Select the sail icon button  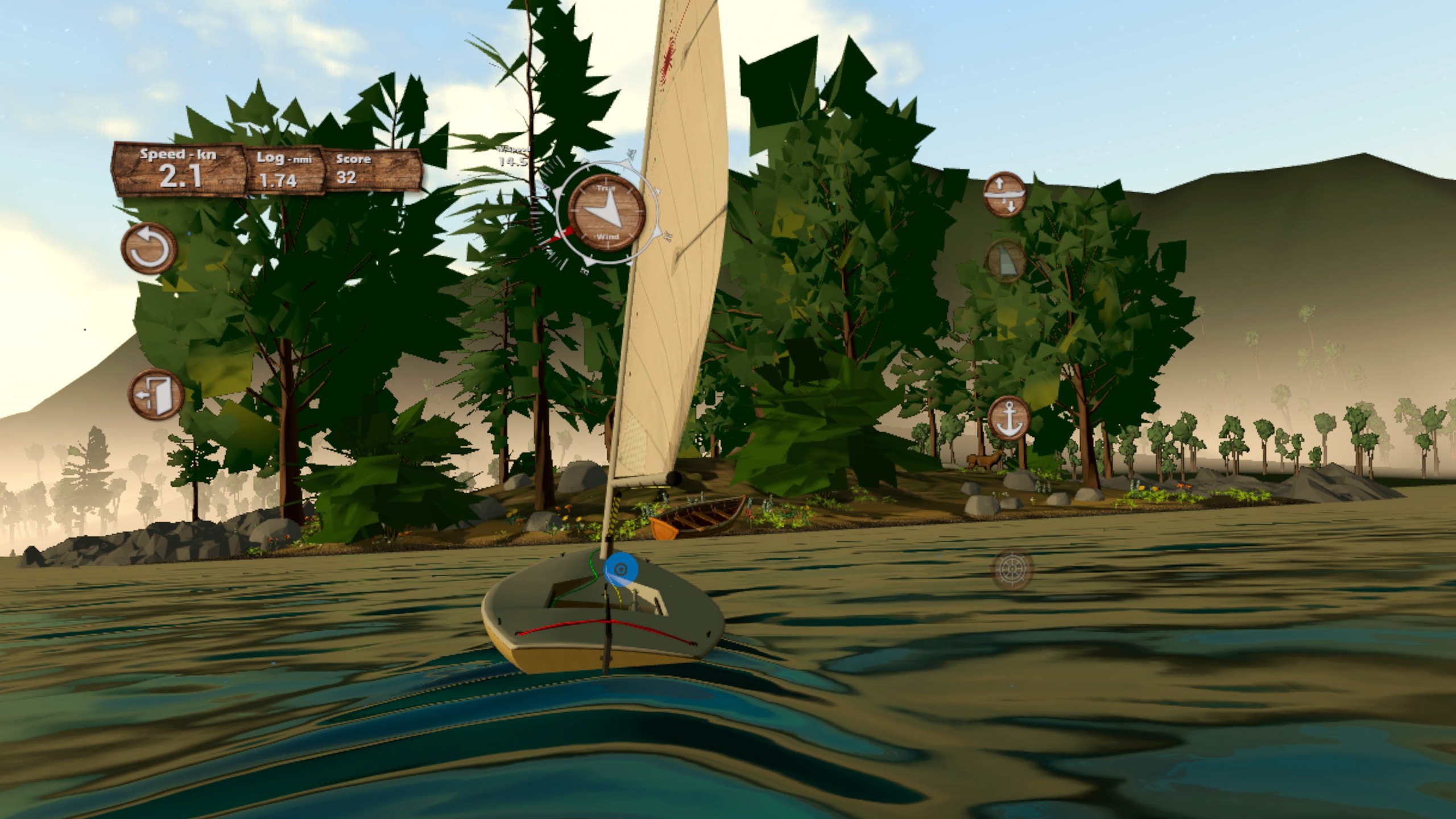coord(1005,261)
